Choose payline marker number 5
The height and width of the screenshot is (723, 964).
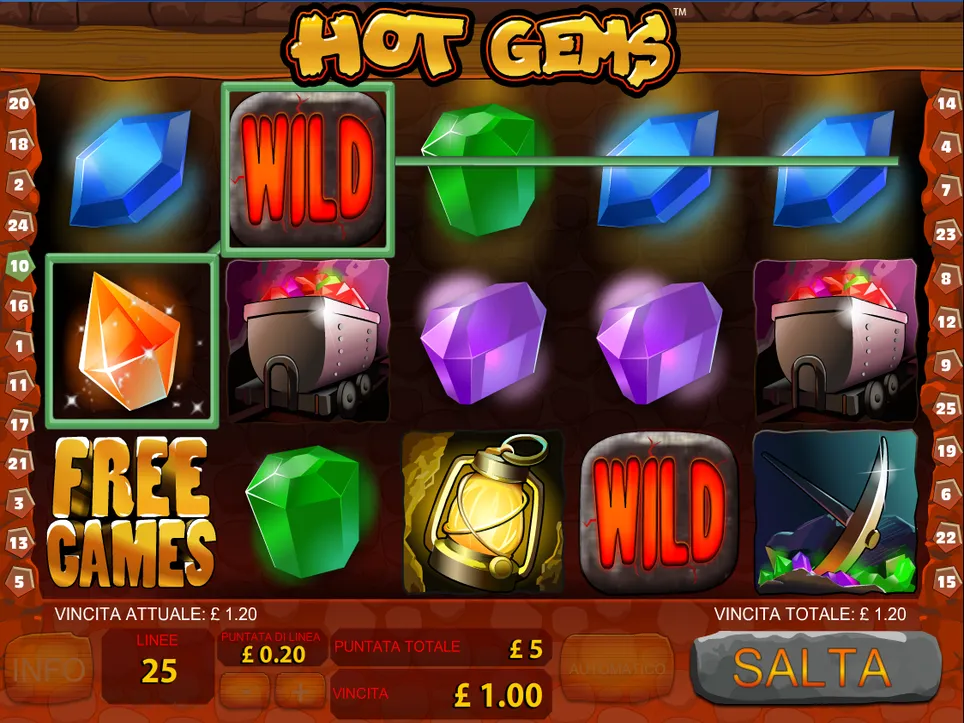coord(19,579)
